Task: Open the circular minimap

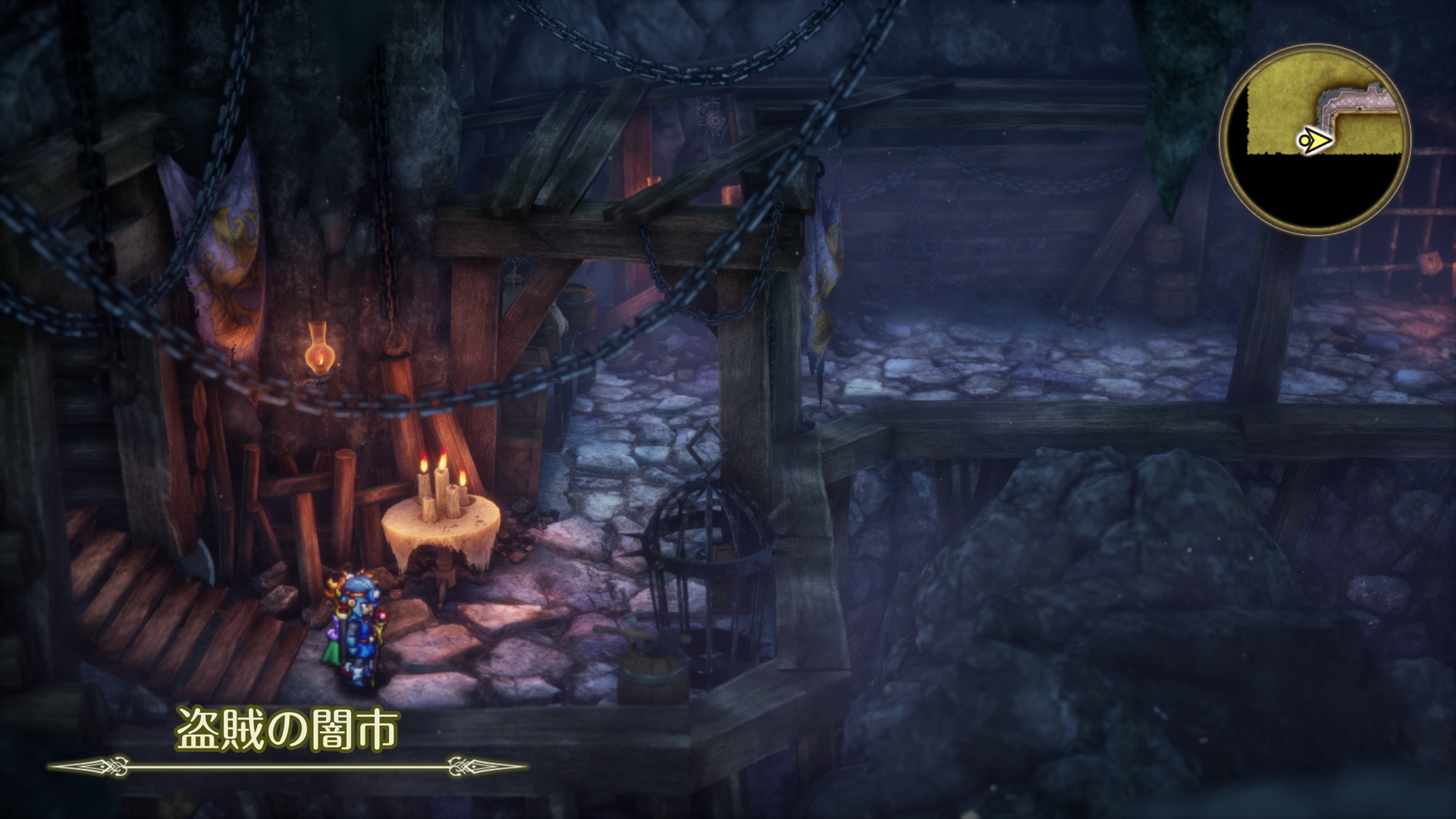Action: tap(1314, 139)
